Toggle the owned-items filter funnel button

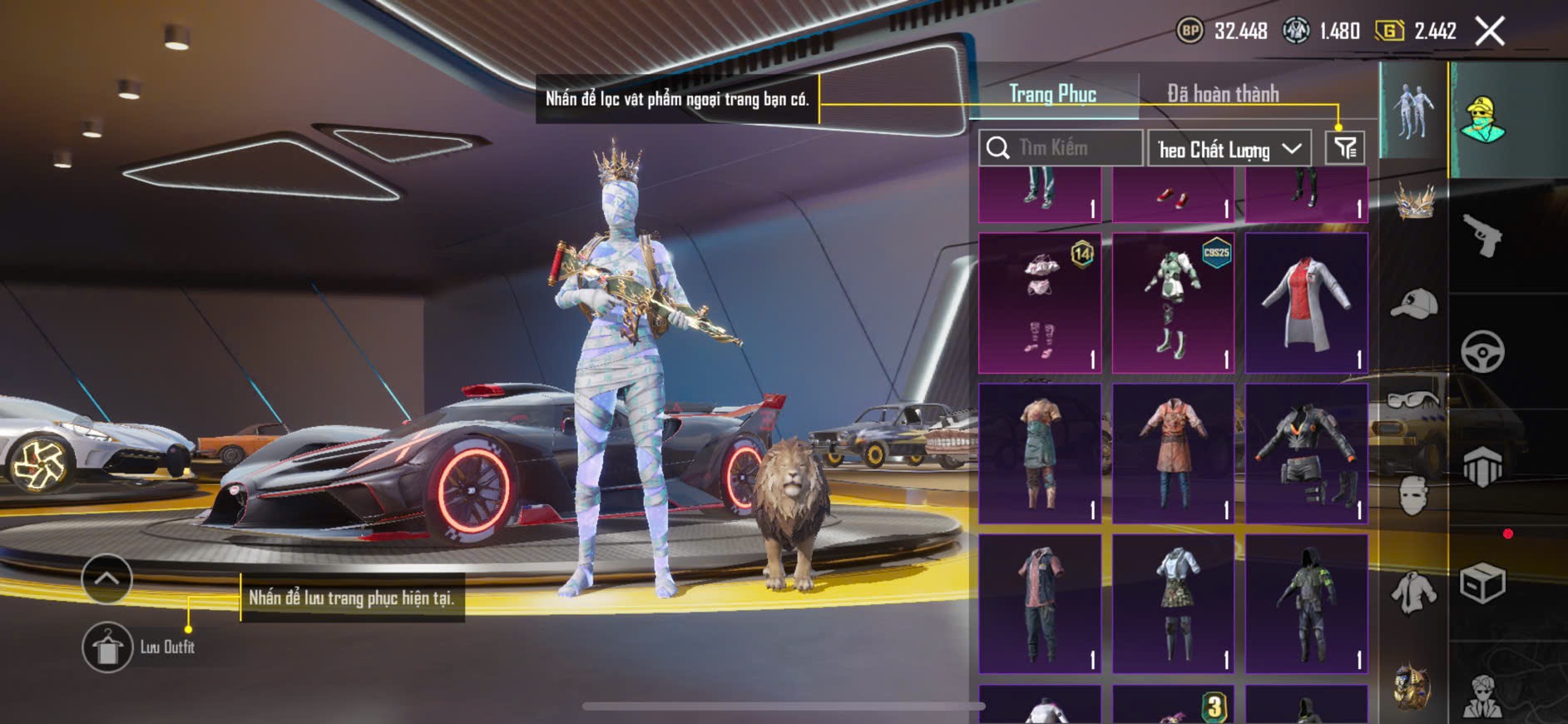tap(1345, 148)
